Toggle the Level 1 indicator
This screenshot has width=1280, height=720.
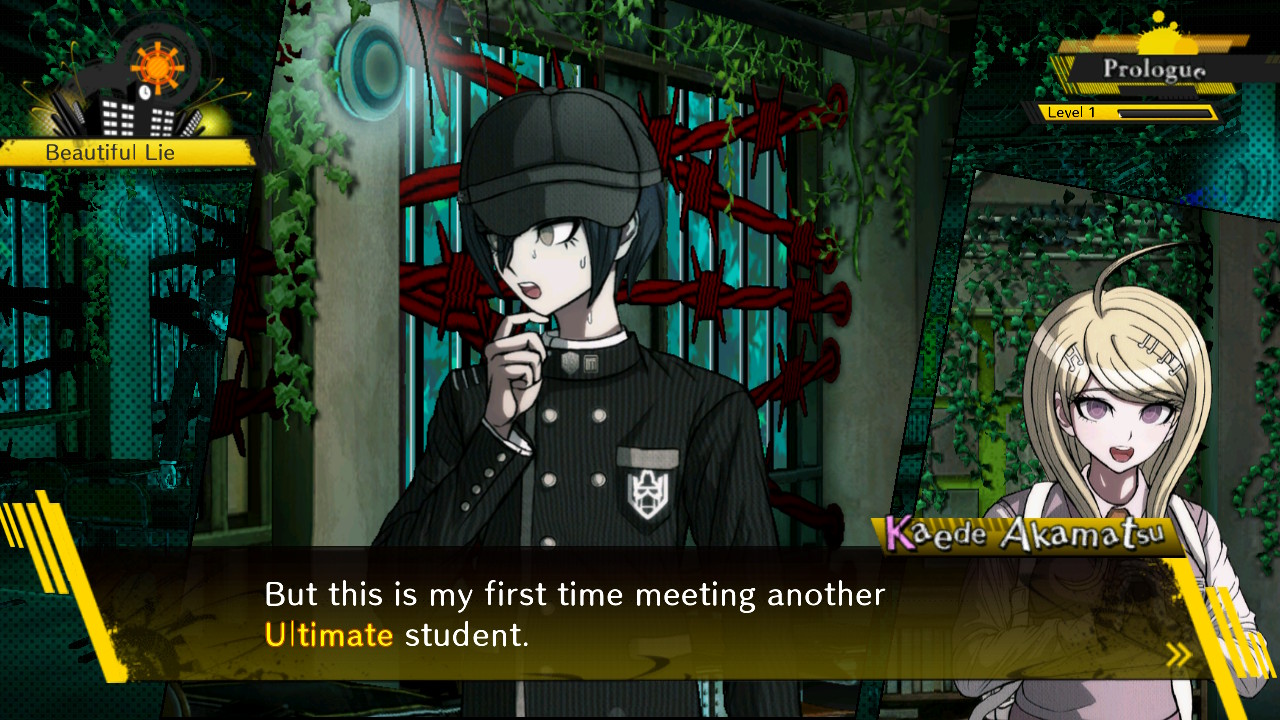pyautogui.click(x=1073, y=112)
